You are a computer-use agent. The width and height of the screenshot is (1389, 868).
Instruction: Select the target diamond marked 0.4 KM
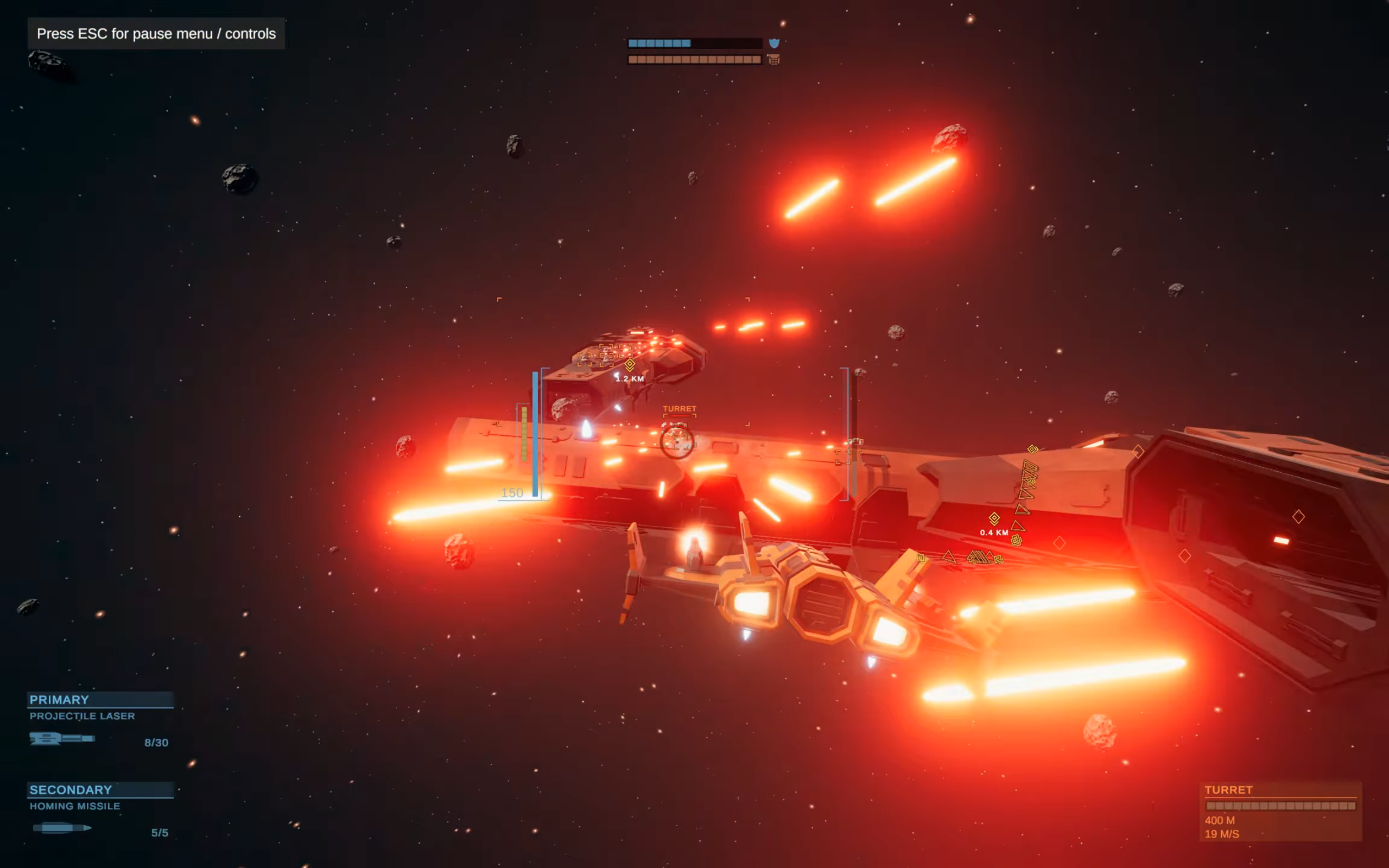(994, 518)
